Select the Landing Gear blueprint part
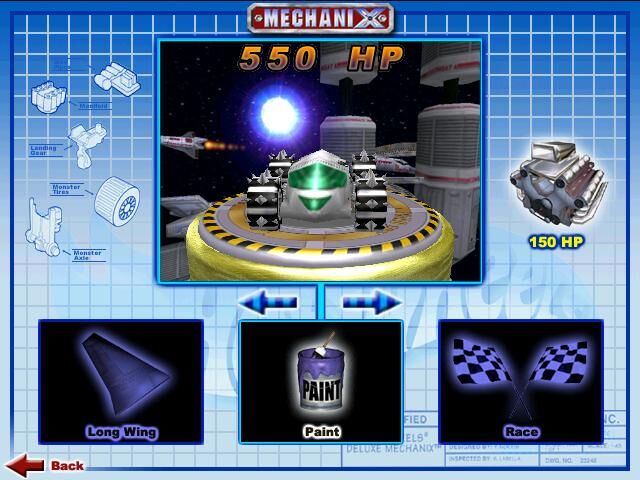This screenshot has height=480, width=640. click(84, 140)
